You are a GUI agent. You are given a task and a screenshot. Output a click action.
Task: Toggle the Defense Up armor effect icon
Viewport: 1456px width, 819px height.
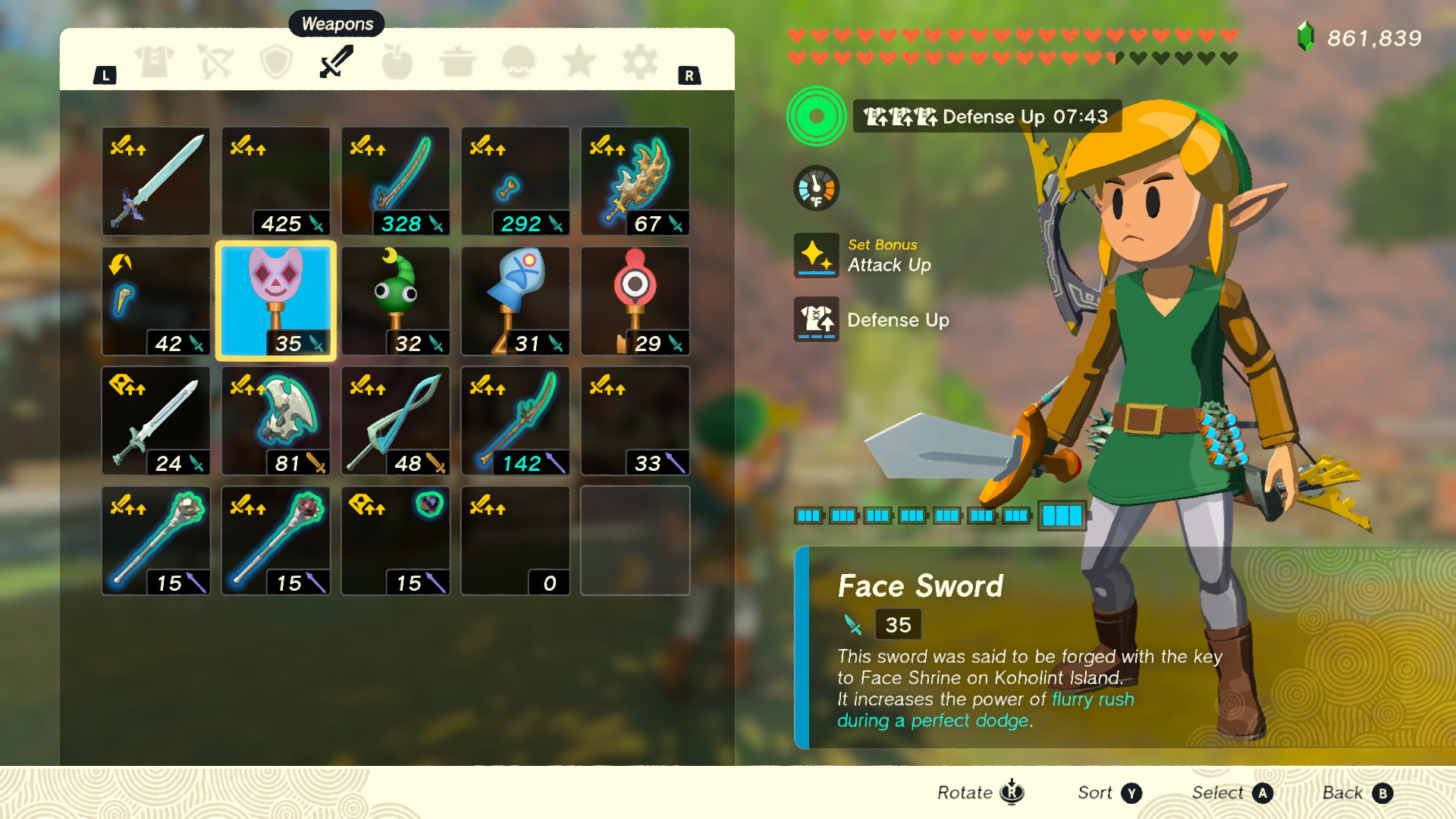pos(817,319)
